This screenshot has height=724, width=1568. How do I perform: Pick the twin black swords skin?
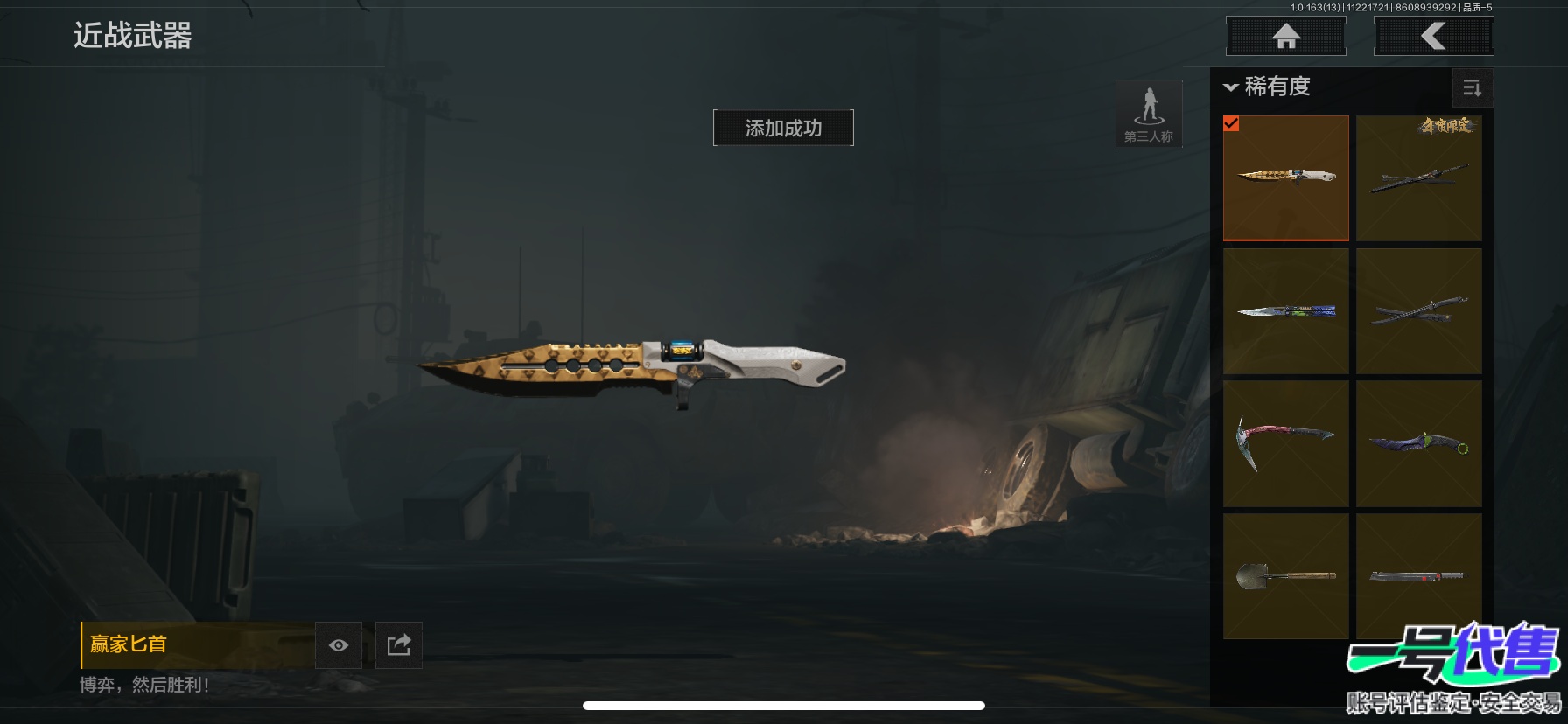pos(1418,311)
